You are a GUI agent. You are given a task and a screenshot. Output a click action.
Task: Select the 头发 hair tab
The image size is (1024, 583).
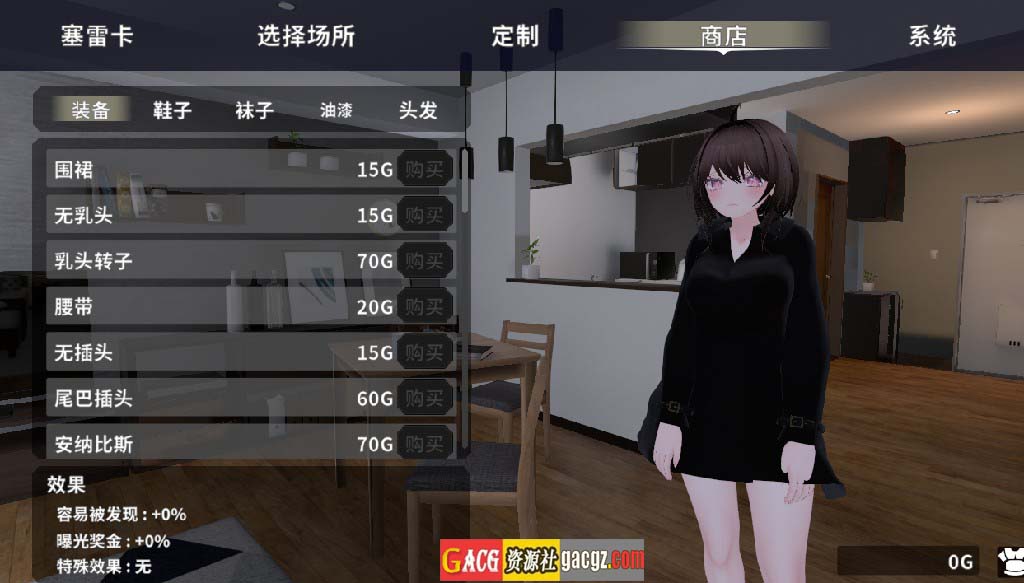418,109
